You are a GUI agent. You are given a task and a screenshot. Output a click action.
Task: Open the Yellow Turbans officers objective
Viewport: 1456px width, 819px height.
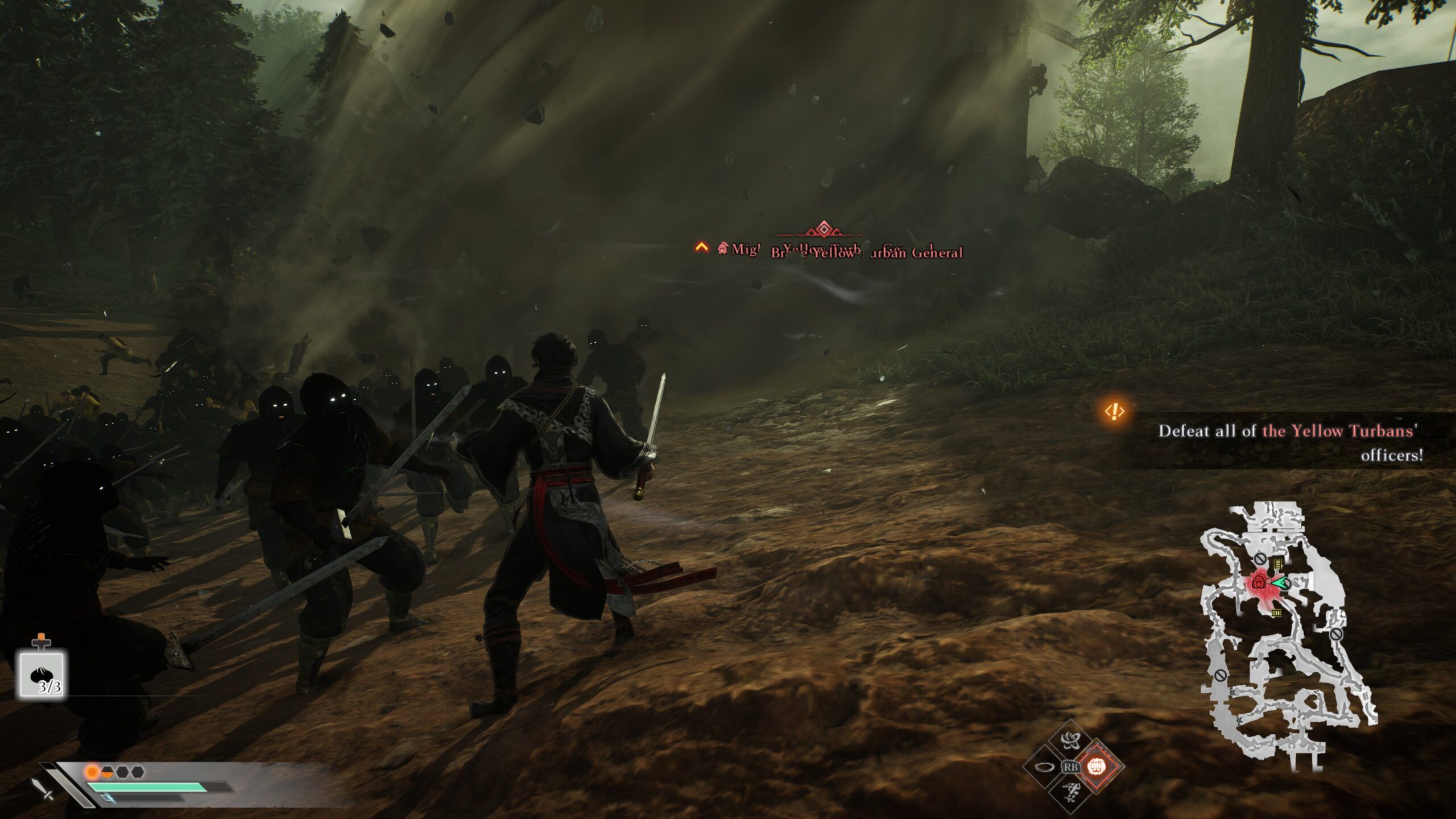(1291, 442)
